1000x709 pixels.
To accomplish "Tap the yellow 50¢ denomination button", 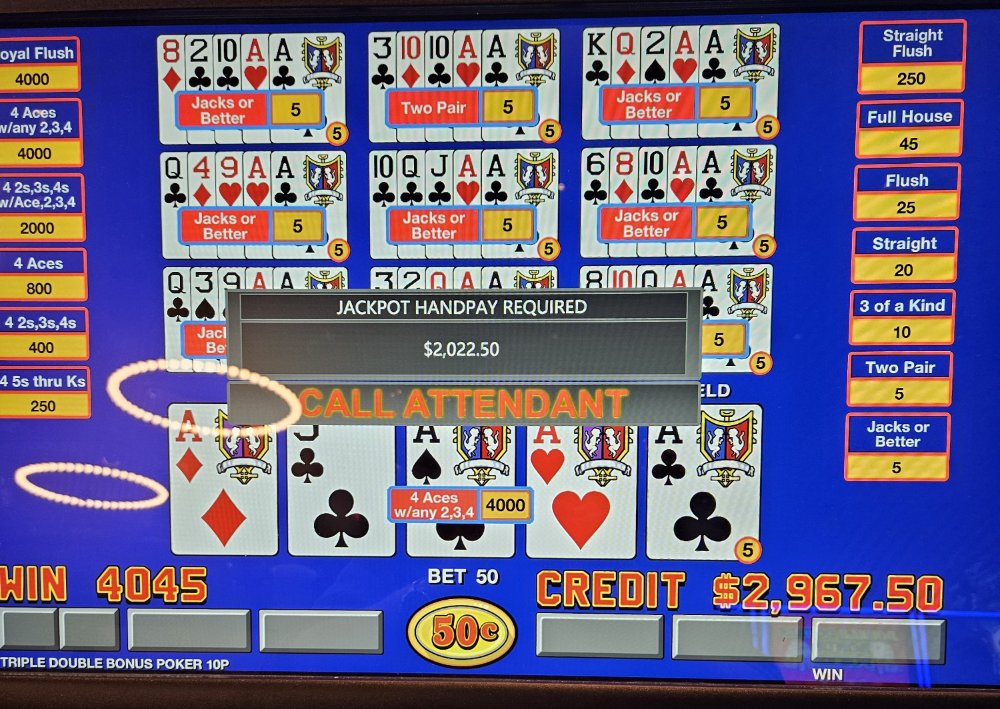I will click(461, 632).
